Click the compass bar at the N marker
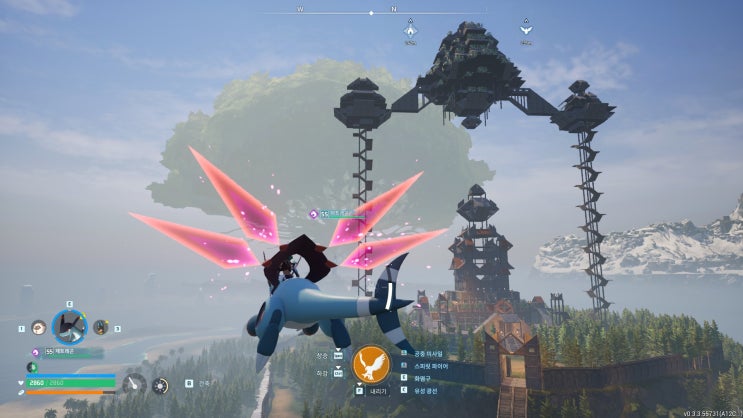The height and width of the screenshot is (418, 743). (394, 9)
